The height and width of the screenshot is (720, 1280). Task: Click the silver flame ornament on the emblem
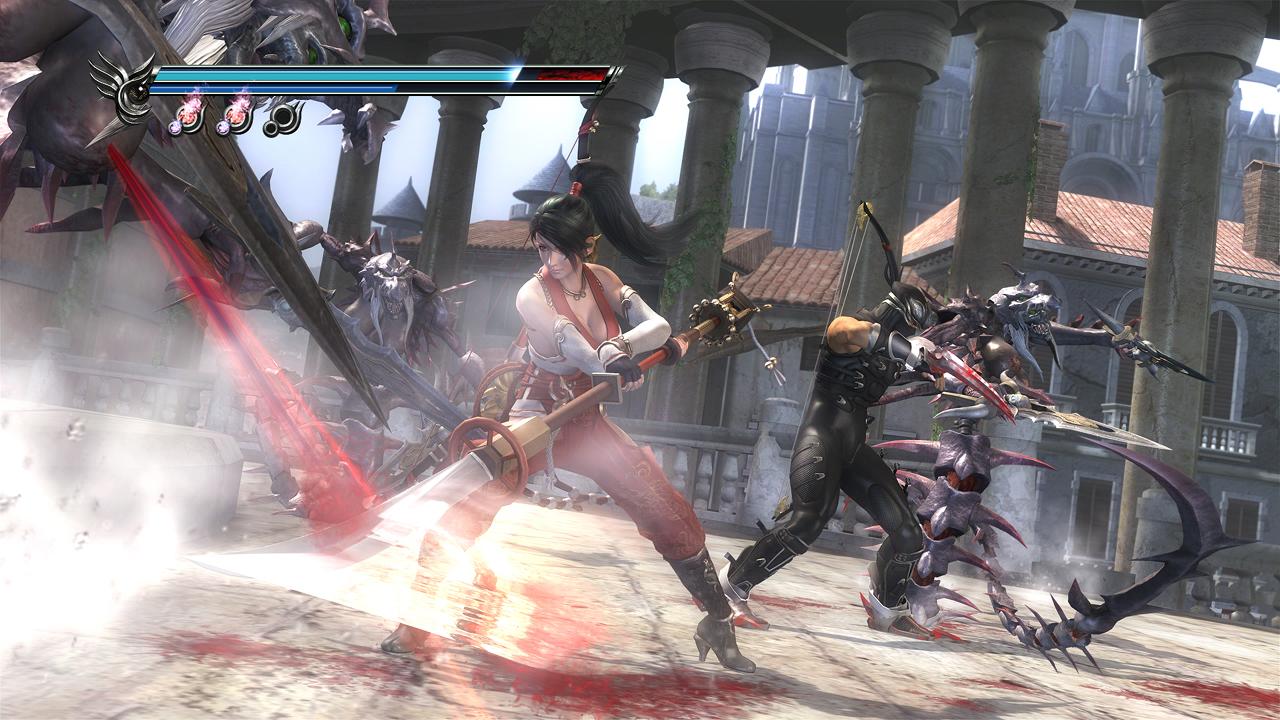click(x=112, y=75)
